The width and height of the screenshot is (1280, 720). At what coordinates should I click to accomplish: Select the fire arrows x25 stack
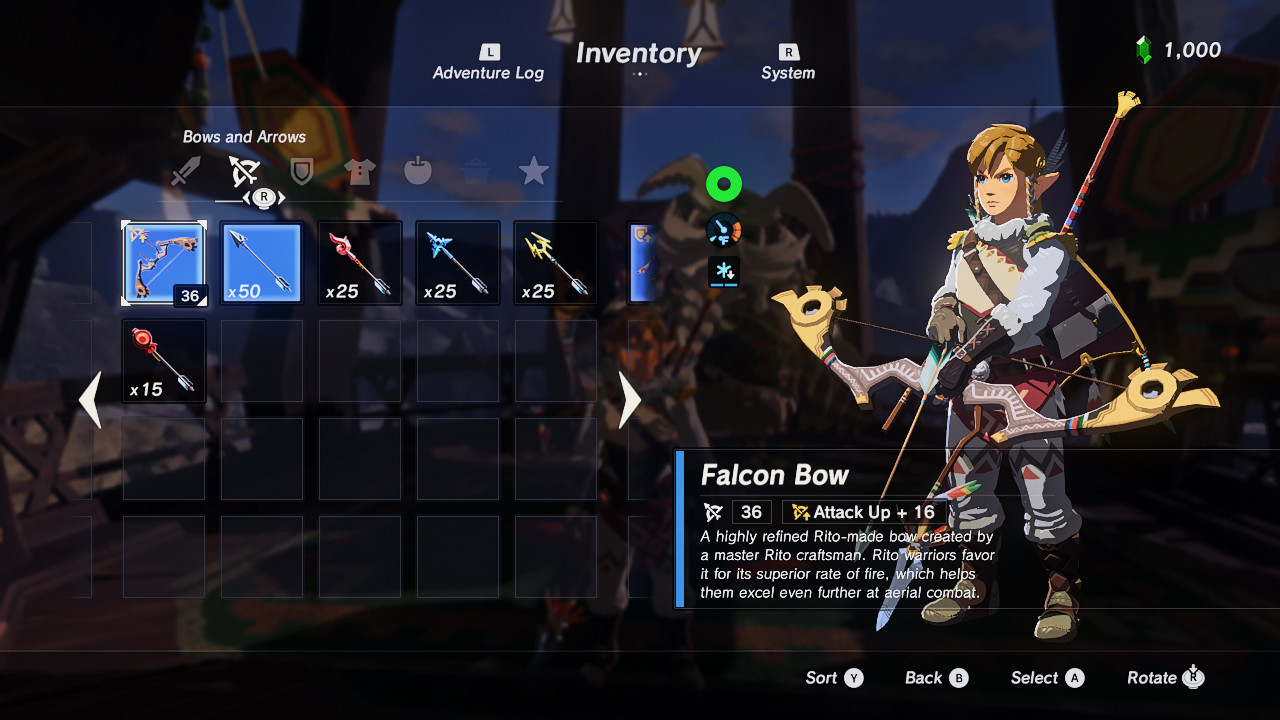(360, 262)
